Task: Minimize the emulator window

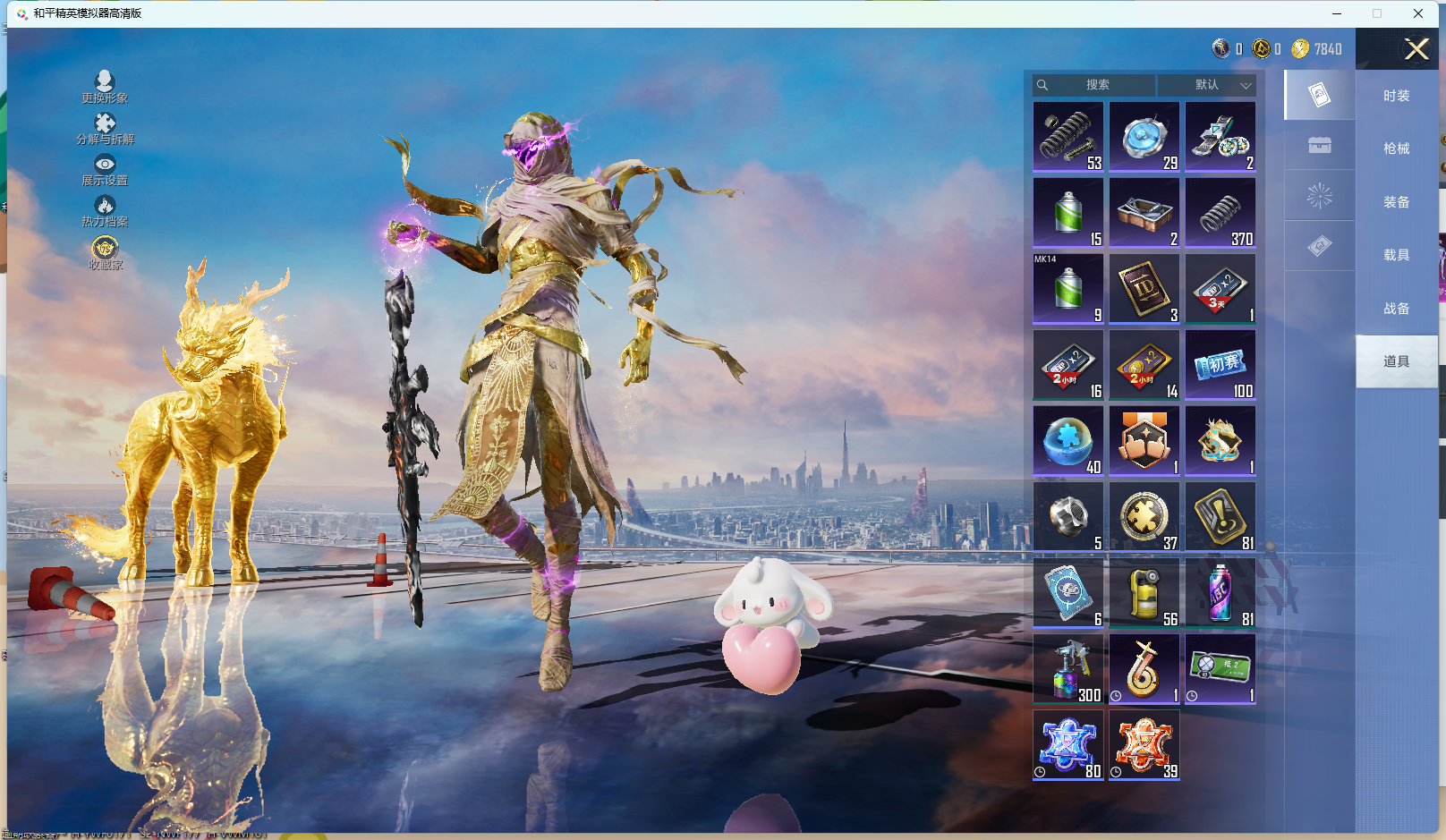Action: pos(1337,13)
